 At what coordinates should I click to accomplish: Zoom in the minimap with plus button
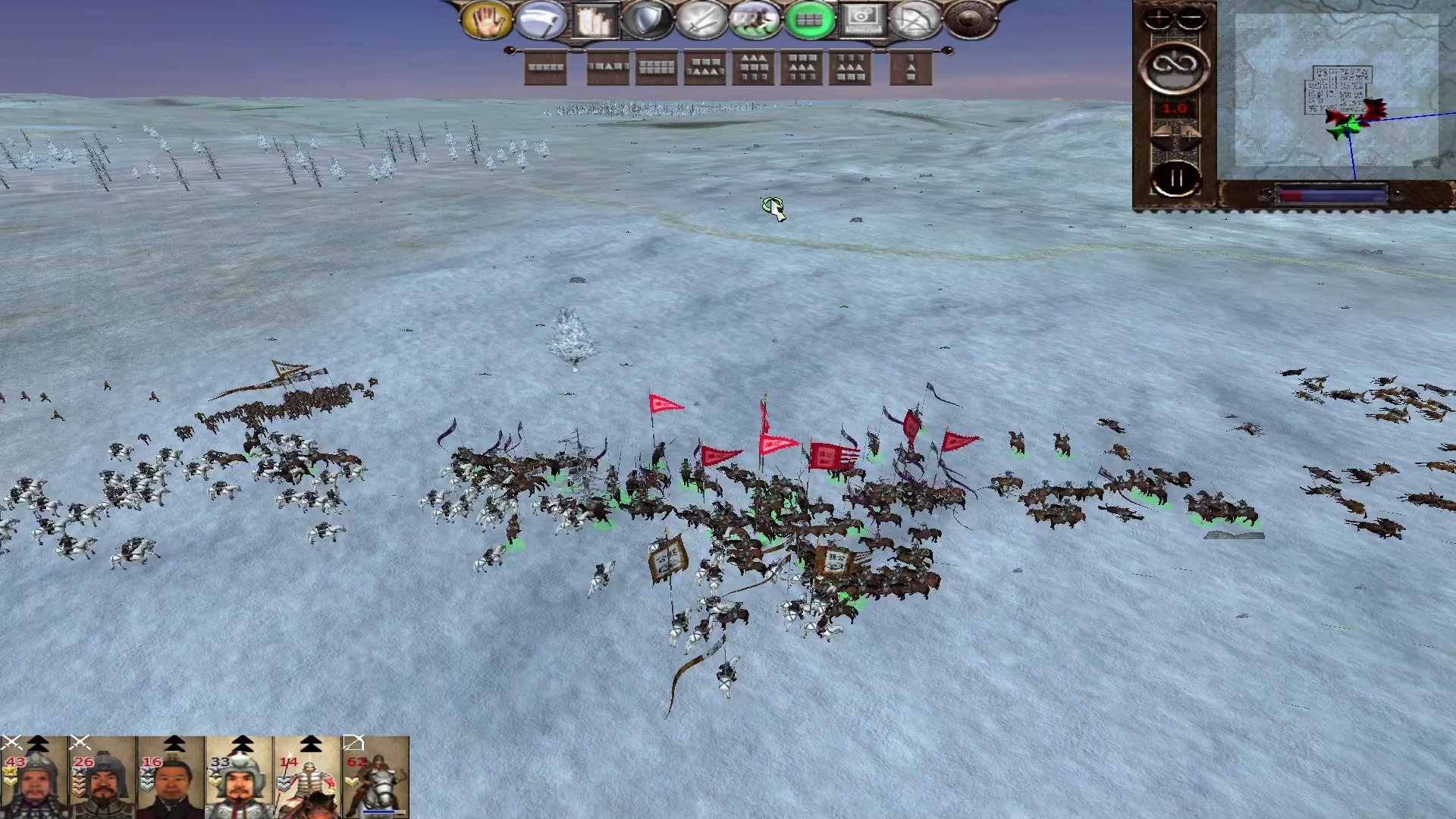pyautogui.click(x=1158, y=18)
